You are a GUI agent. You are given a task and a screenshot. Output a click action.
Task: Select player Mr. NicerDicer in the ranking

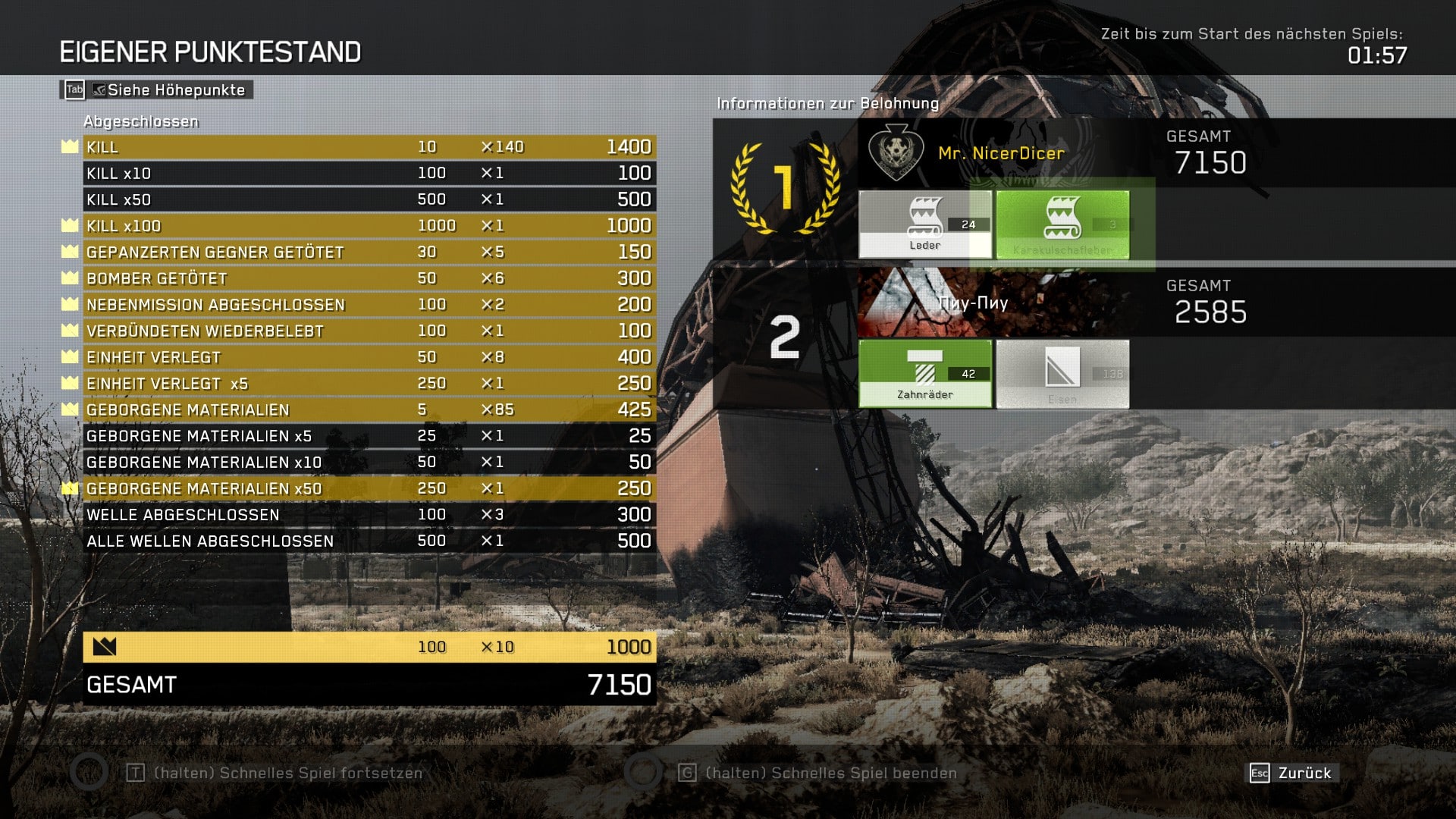point(1001,153)
